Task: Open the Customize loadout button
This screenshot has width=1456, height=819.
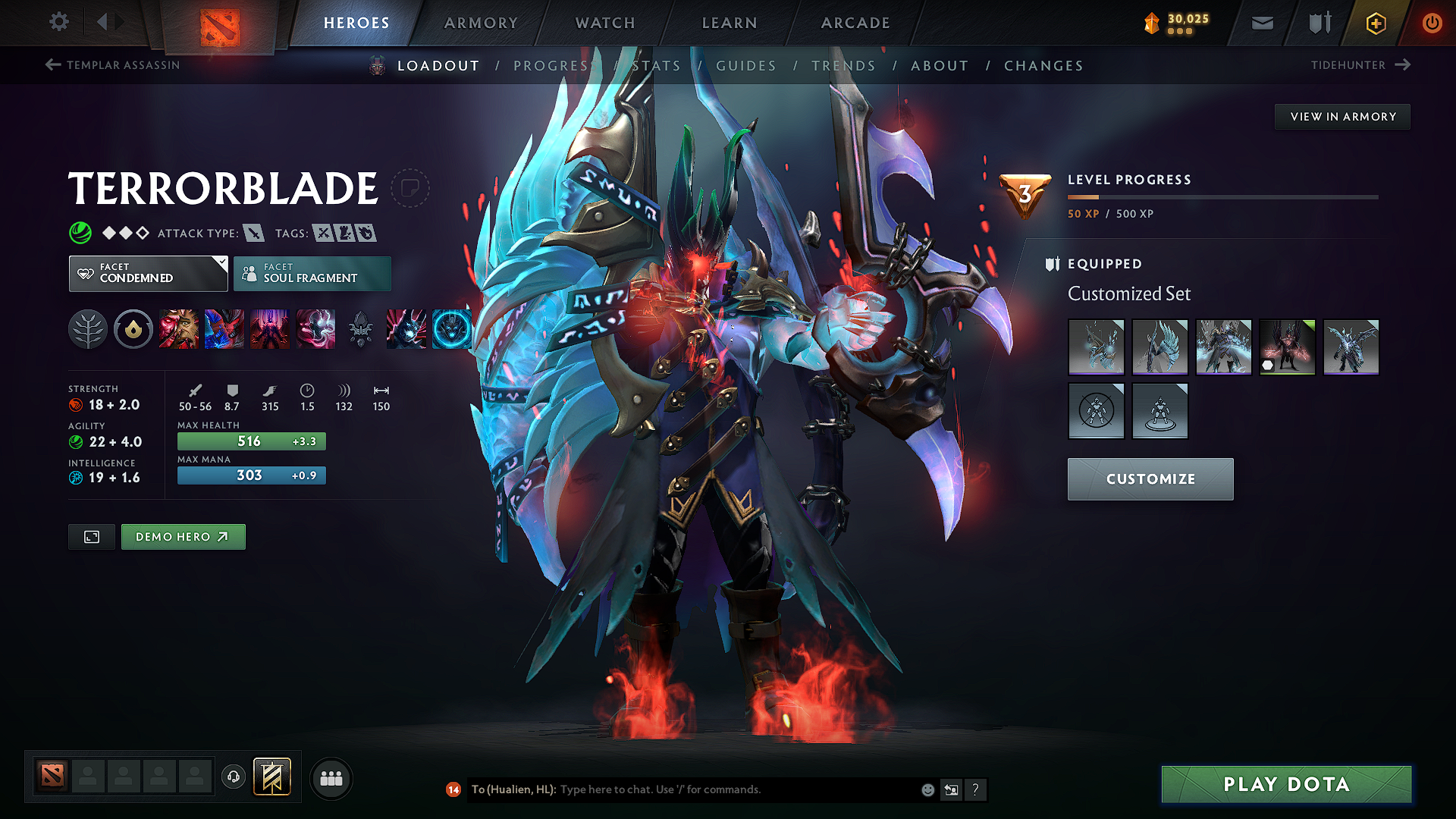Action: point(1150,479)
